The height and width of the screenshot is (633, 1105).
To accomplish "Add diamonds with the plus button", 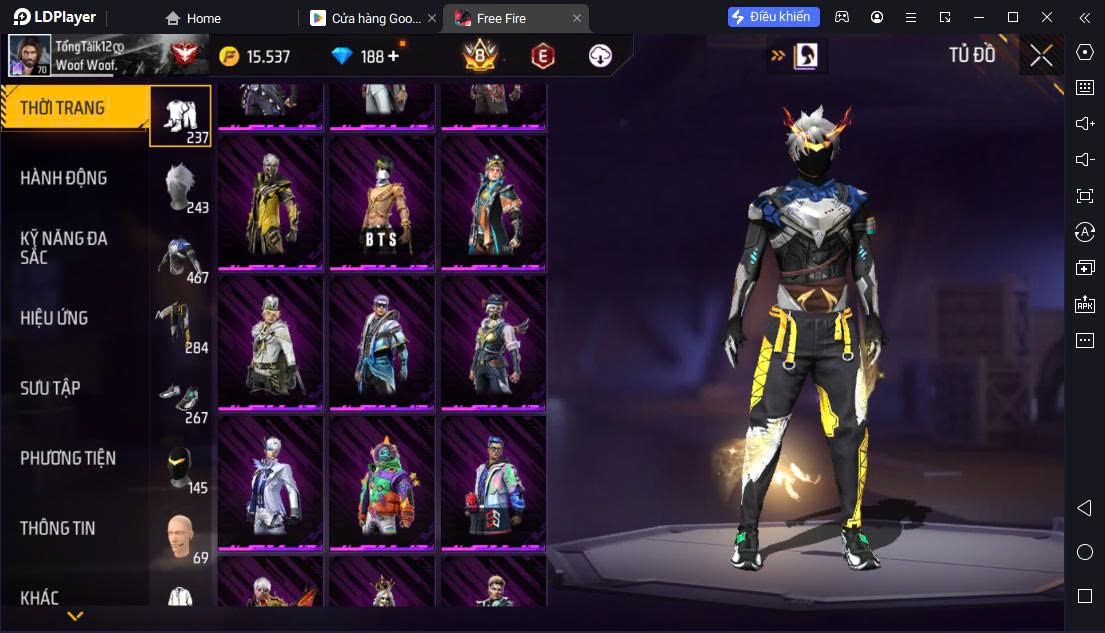I will [393, 56].
